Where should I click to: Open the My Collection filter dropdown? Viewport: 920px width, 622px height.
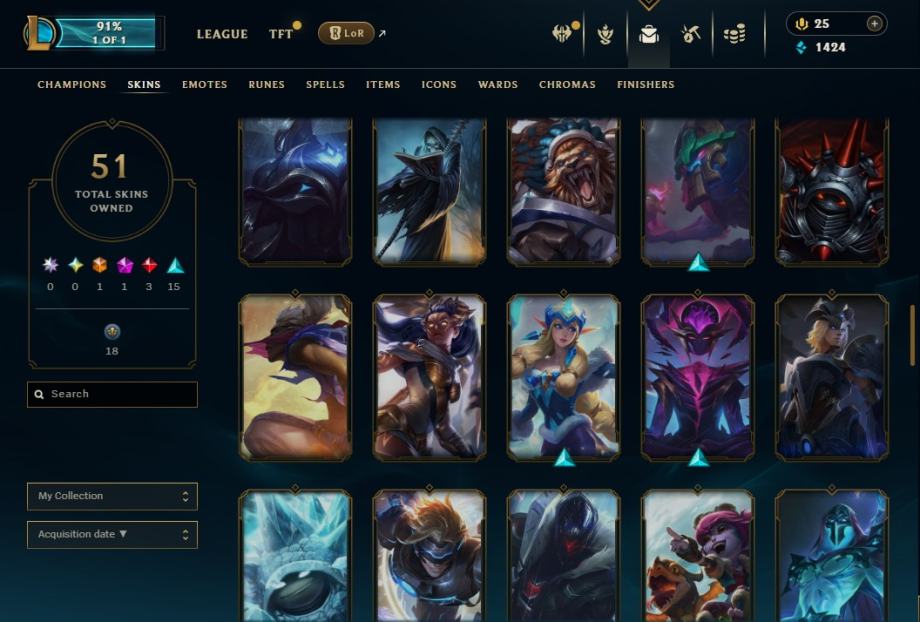pos(112,496)
